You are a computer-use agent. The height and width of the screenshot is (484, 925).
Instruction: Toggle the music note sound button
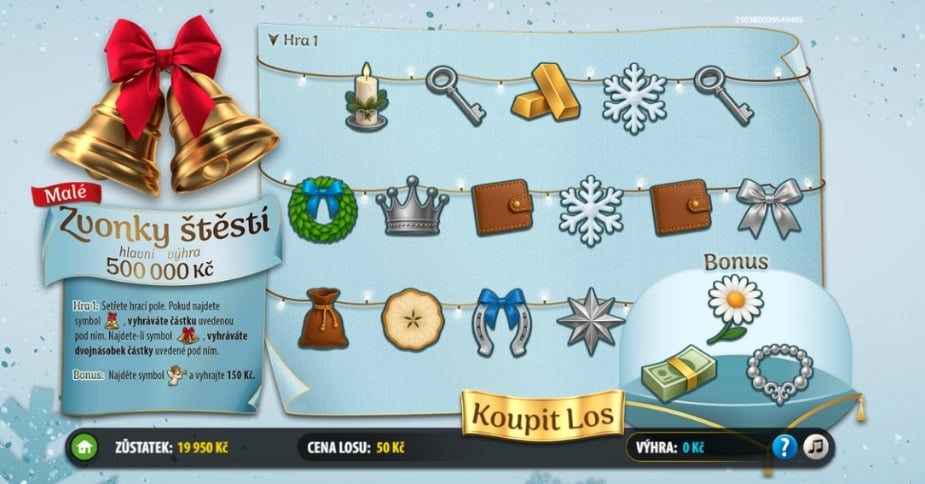click(x=817, y=447)
